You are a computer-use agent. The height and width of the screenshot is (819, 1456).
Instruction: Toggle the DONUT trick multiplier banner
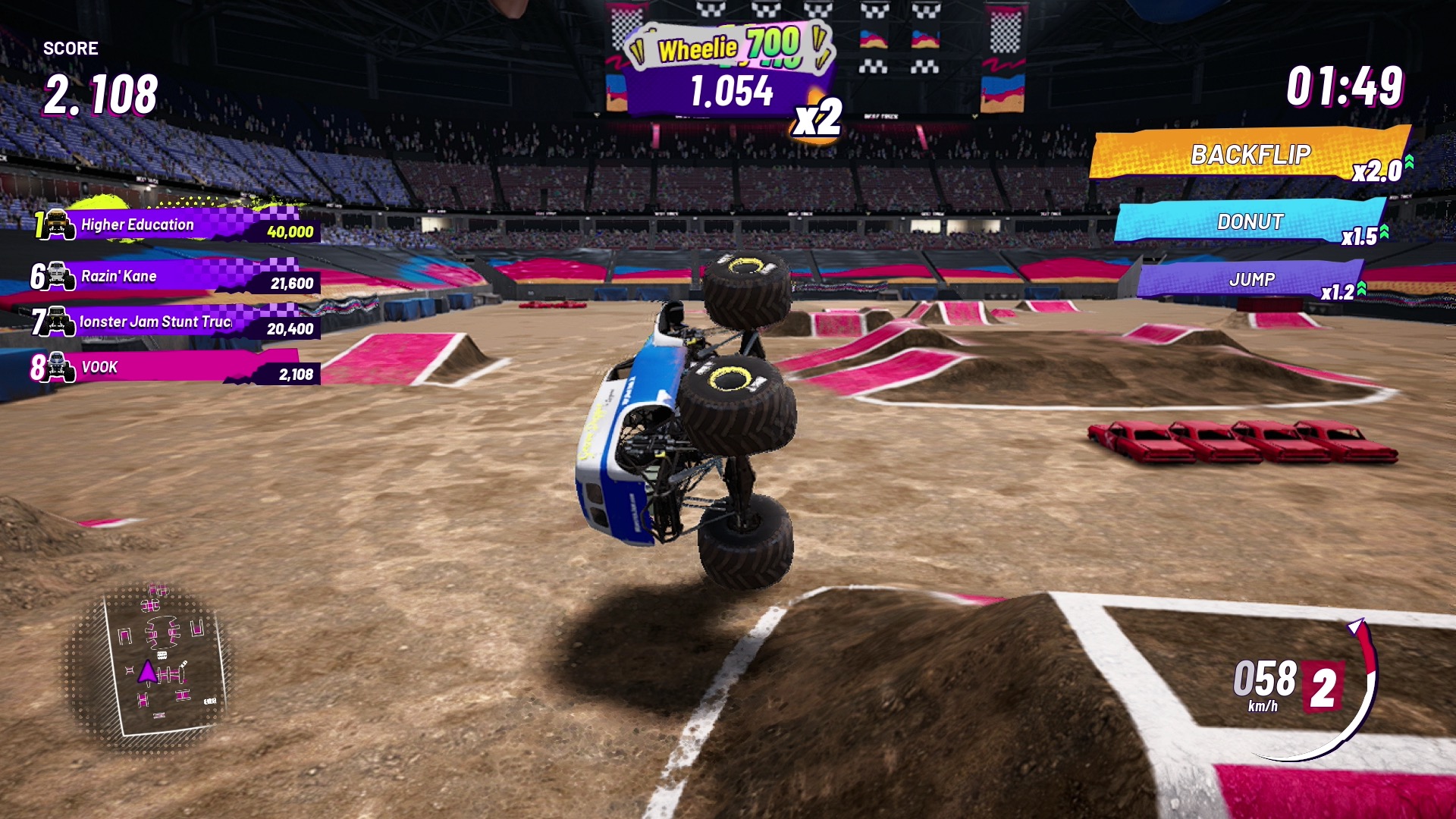[x=1251, y=222]
